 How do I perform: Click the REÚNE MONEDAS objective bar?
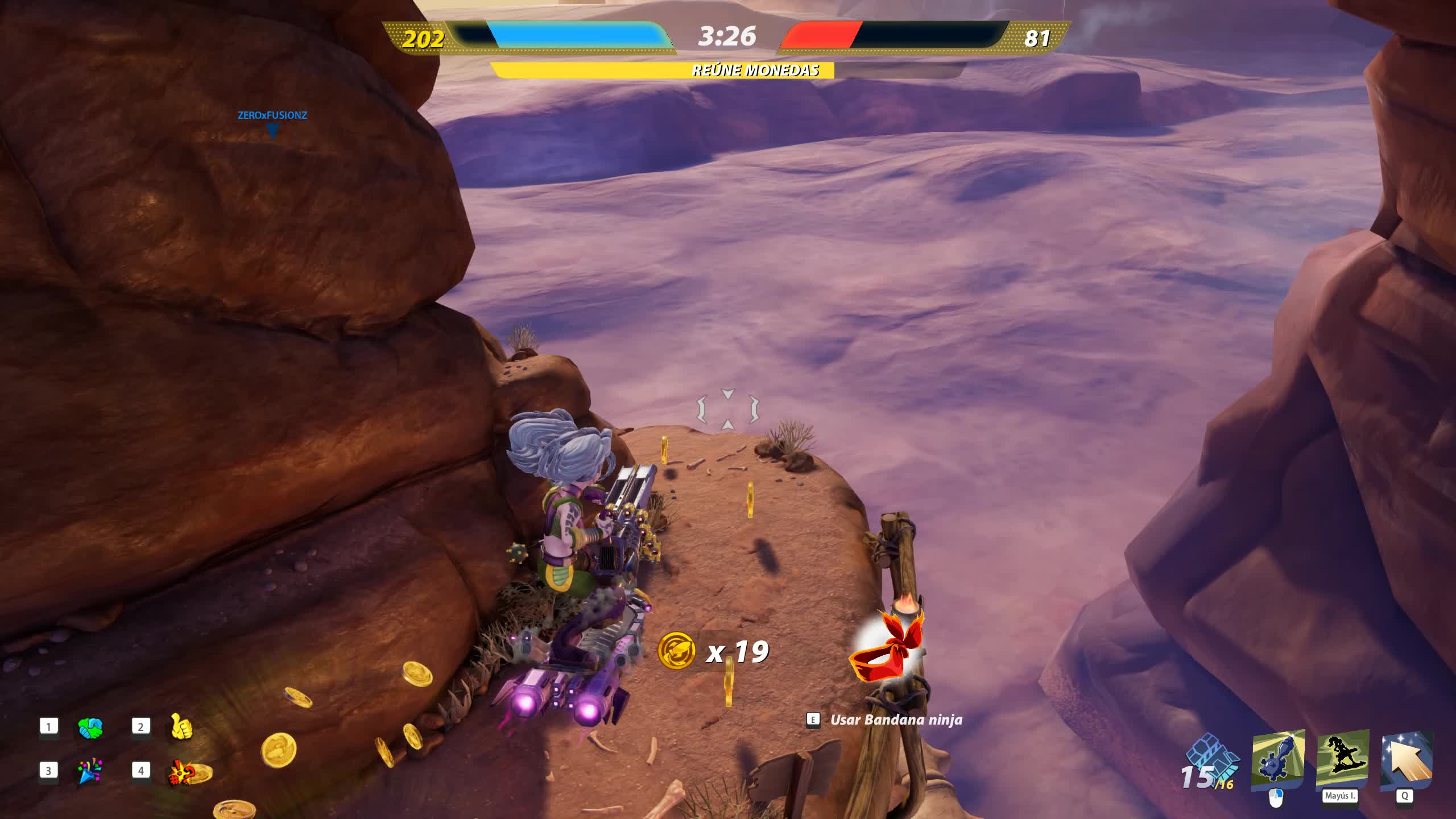click(727, 71)
